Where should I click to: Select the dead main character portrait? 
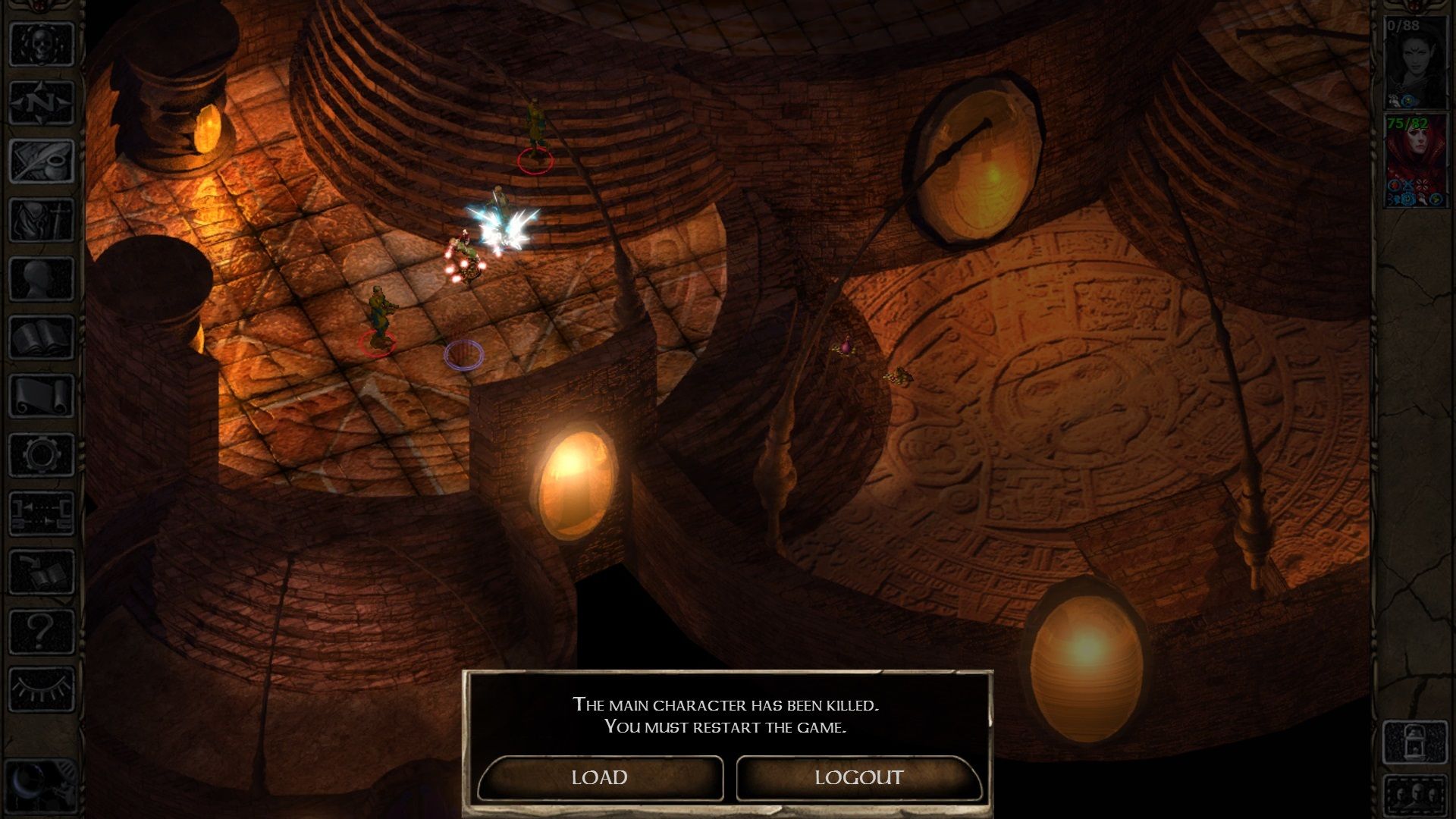click(1415, 63)
